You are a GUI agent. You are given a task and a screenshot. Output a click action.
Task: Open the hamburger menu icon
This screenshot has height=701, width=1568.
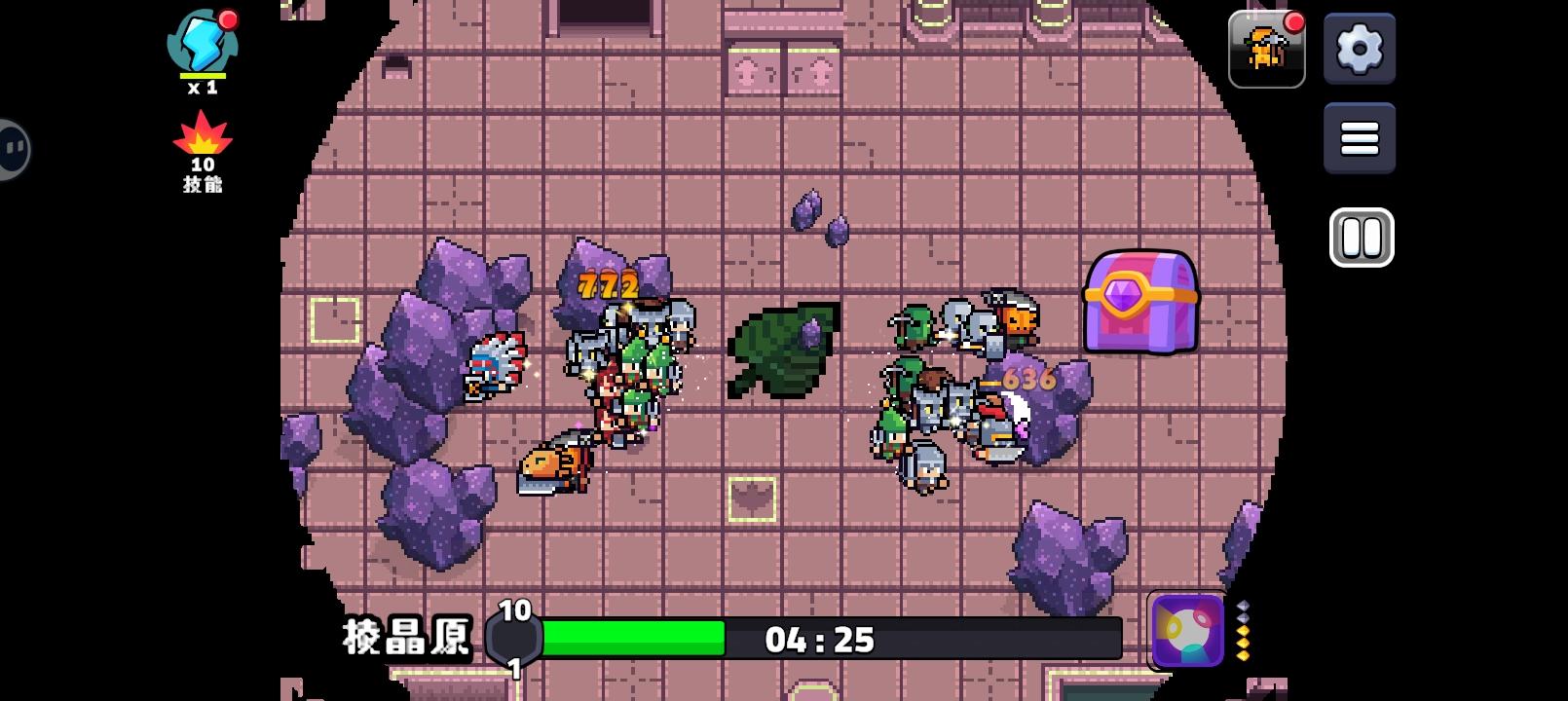point(1361,136)
